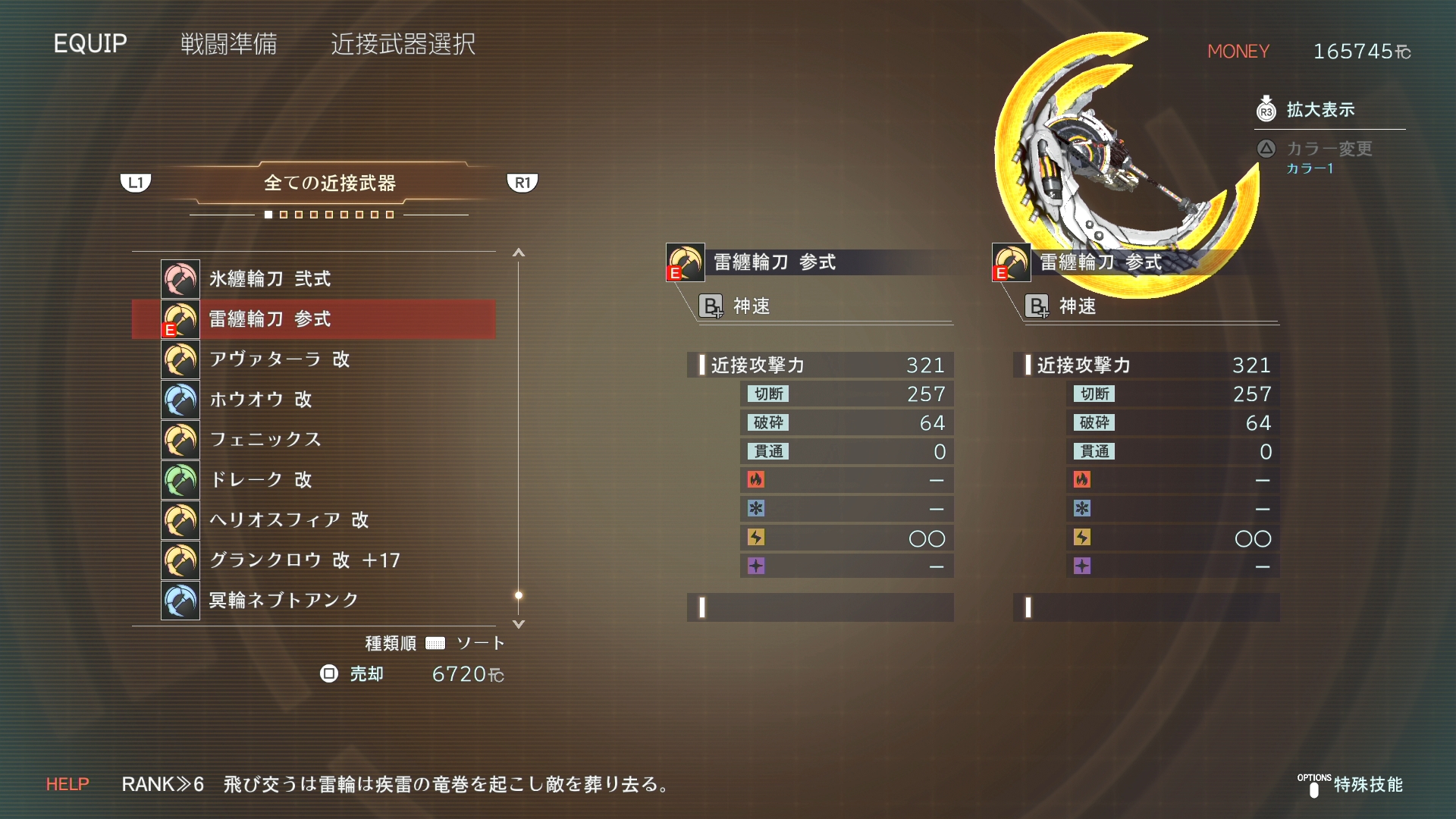This screenshot has width=1456, height=819.
Task: Click the green ドレーク 改 weapon icon
Action: click(x=180, y=479)
